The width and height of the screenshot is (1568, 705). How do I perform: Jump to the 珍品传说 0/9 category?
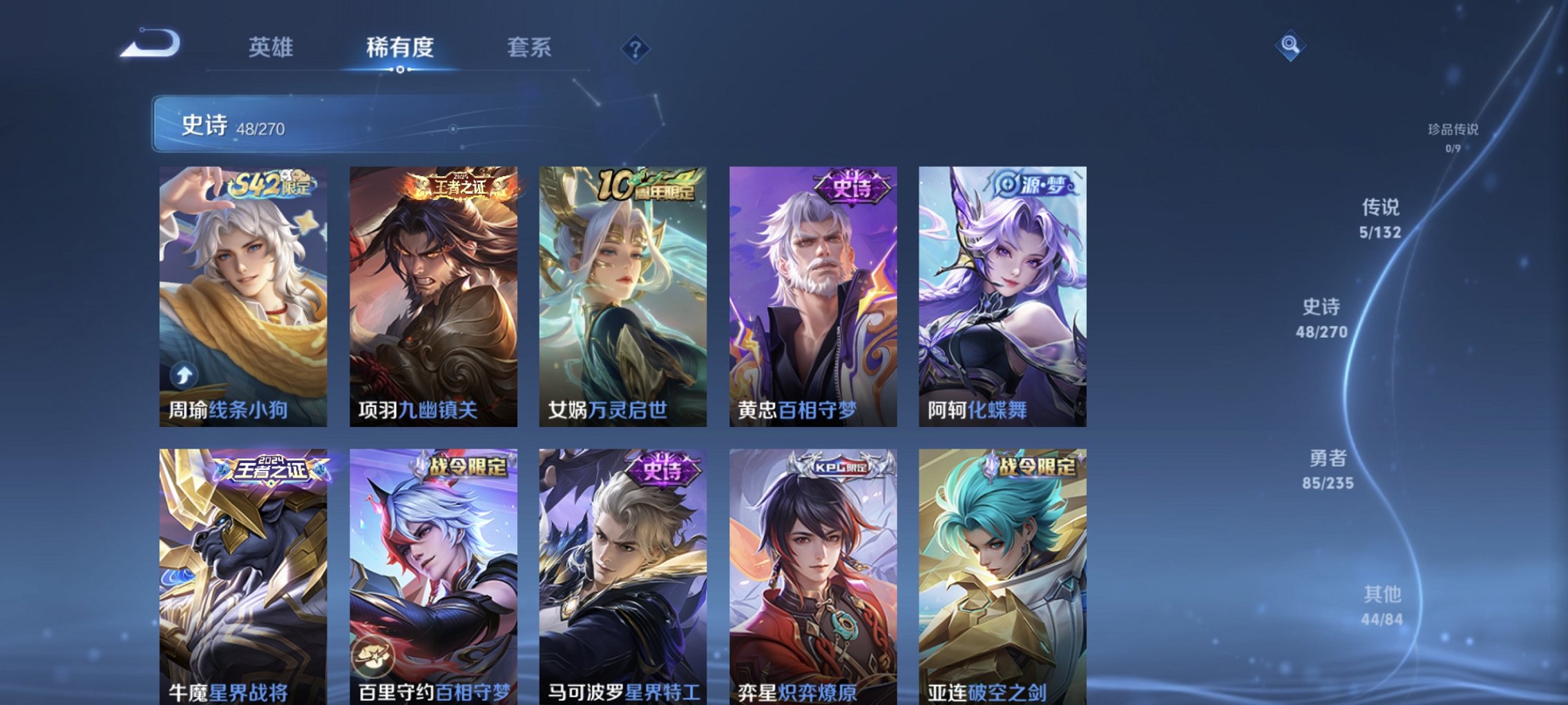click(1453, 136)
